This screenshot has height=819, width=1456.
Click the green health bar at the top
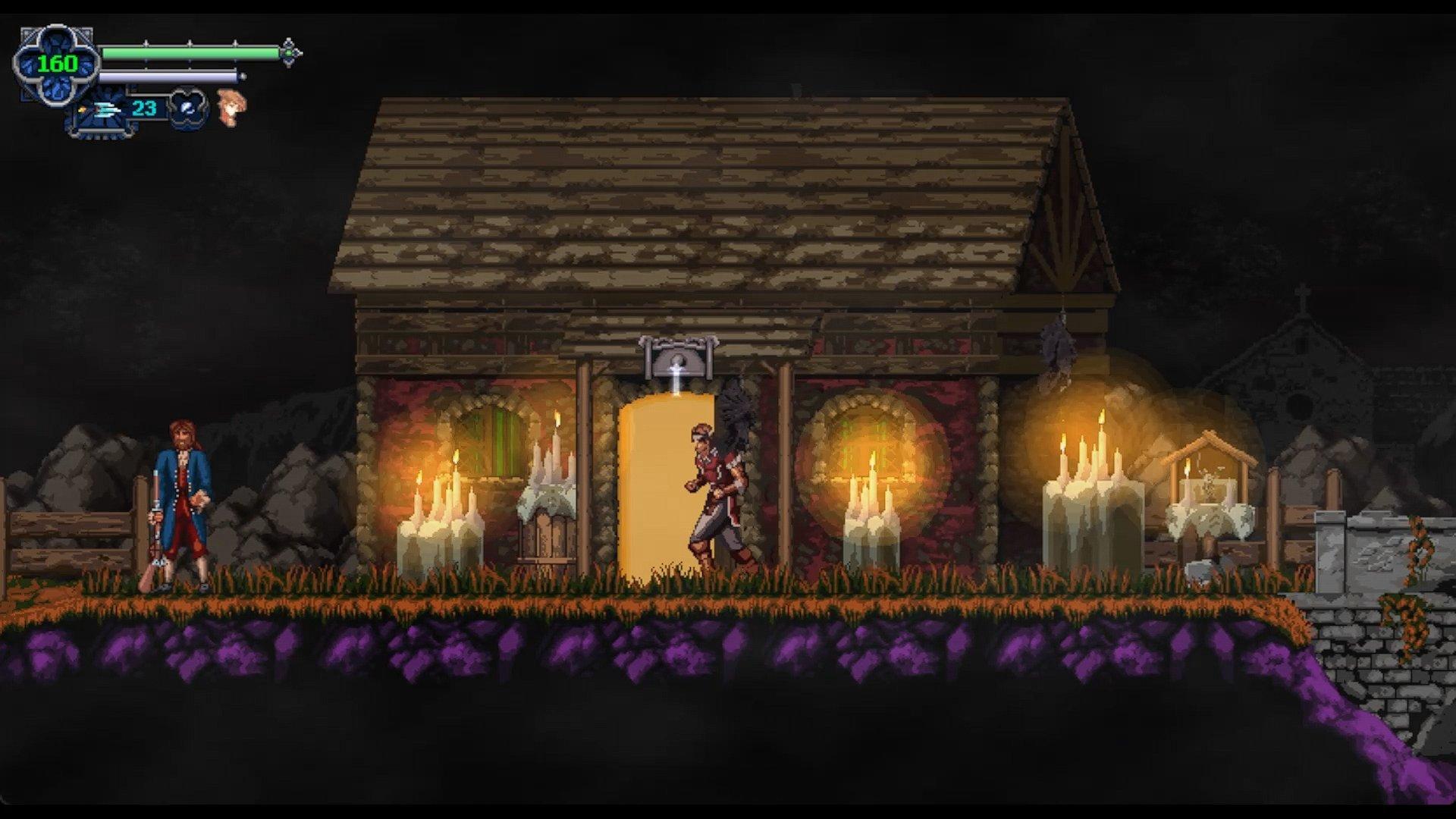coord(190,54)
